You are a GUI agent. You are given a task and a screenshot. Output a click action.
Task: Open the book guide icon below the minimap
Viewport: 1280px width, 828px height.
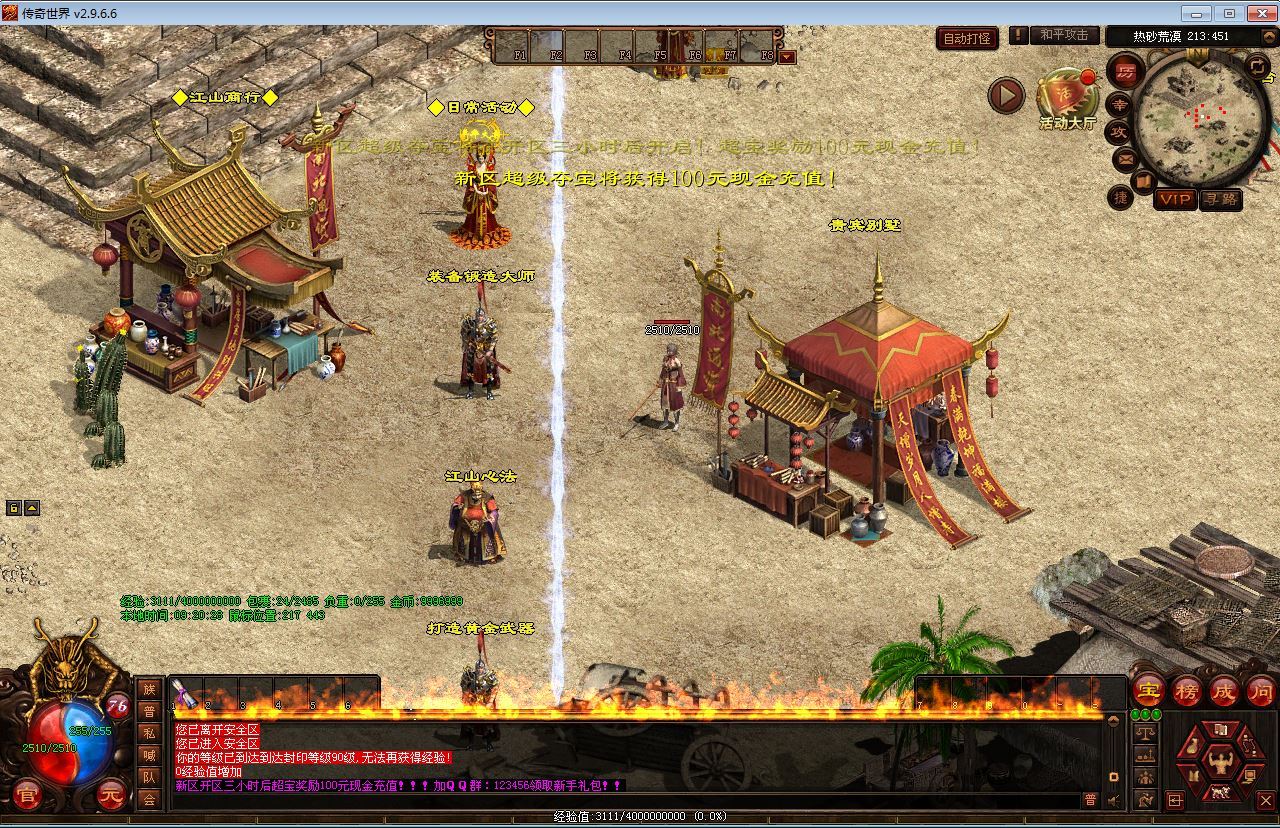1142,180
